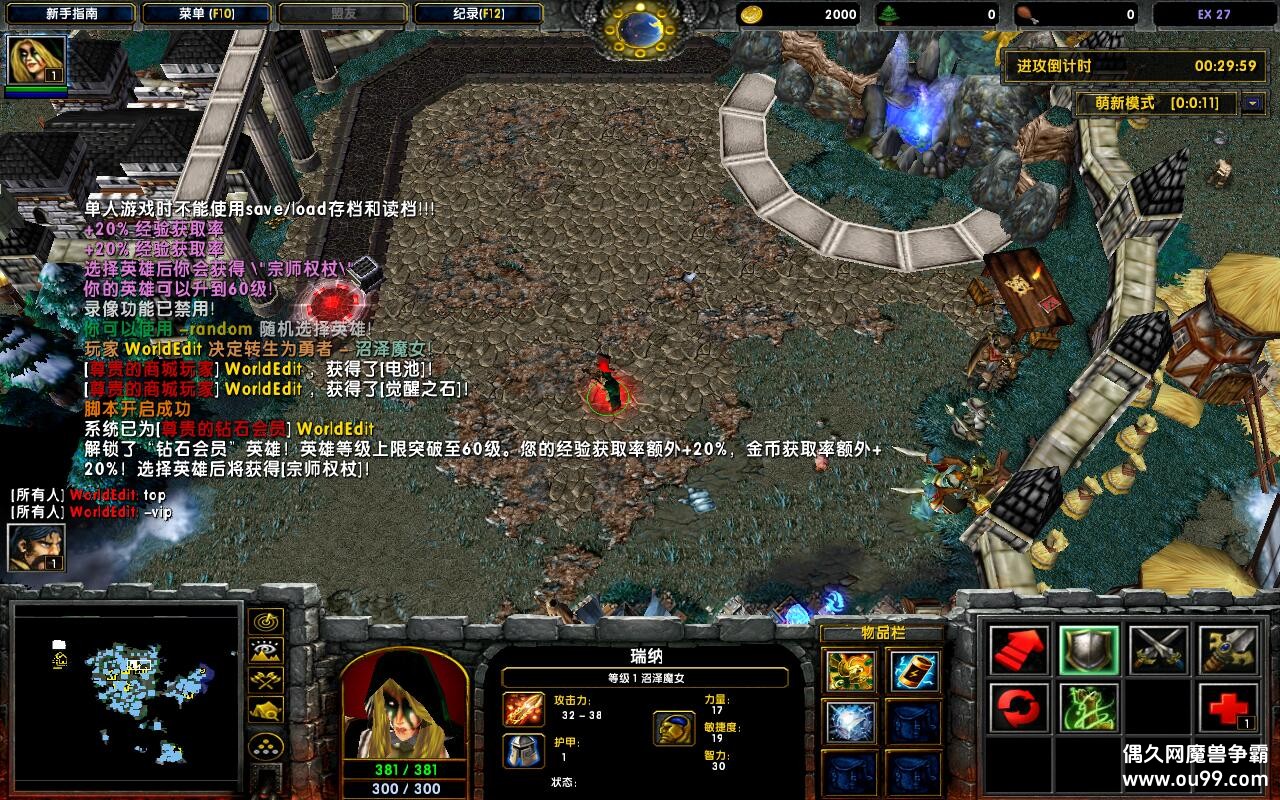Image resolution: width=1280 pixels, height=800 pixels.
Task: Use the battery item in the inventory
Action: (x=912, y=671)
